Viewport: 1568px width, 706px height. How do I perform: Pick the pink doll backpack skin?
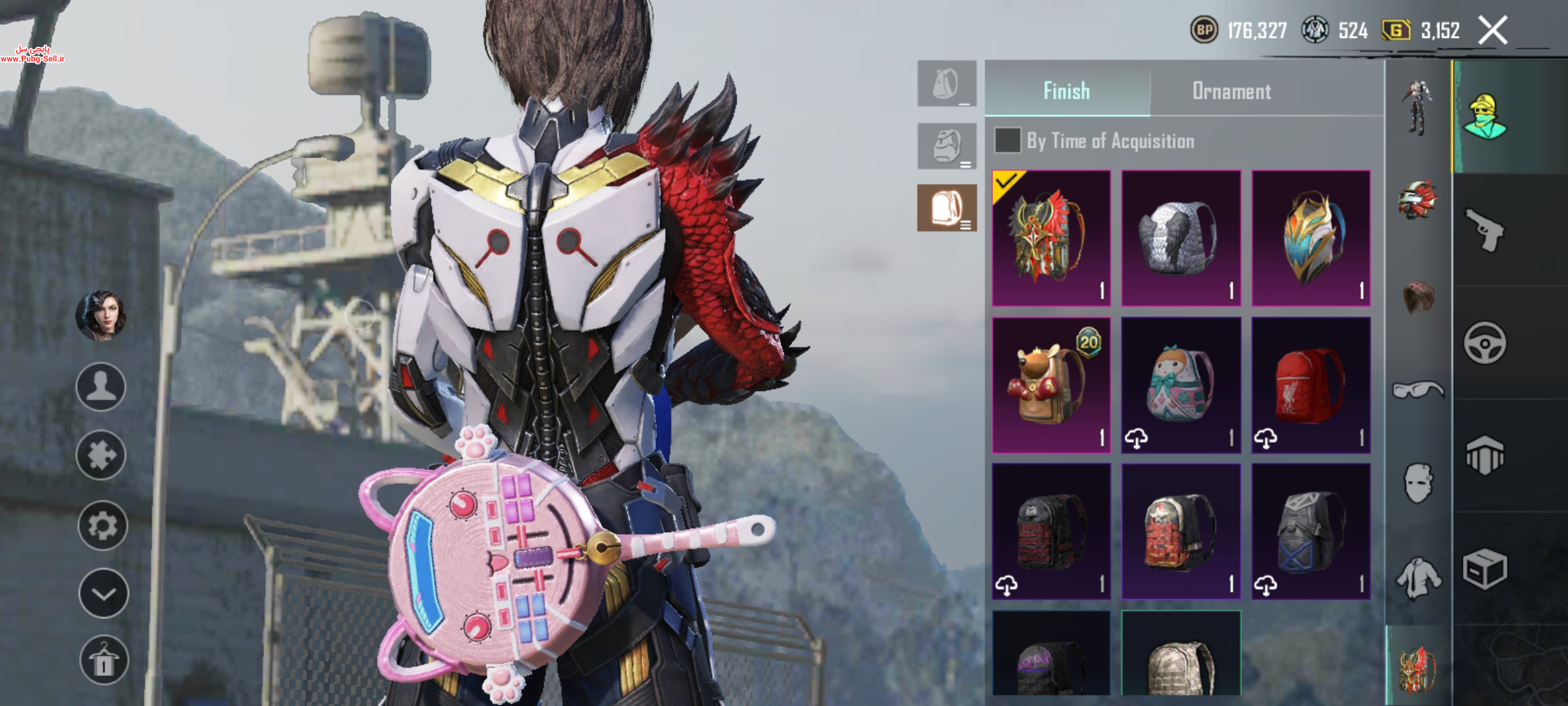pos(1181,385)
